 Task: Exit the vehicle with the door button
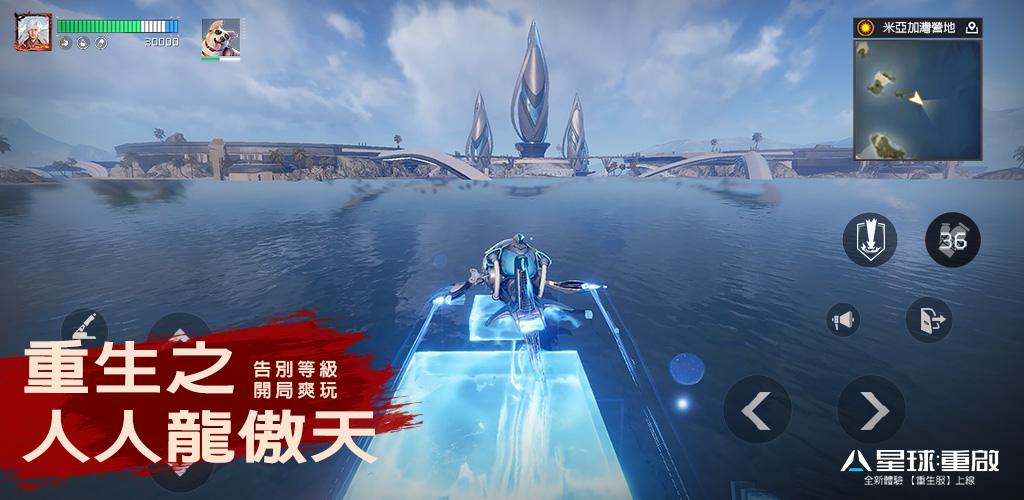[x=928, y=320]
